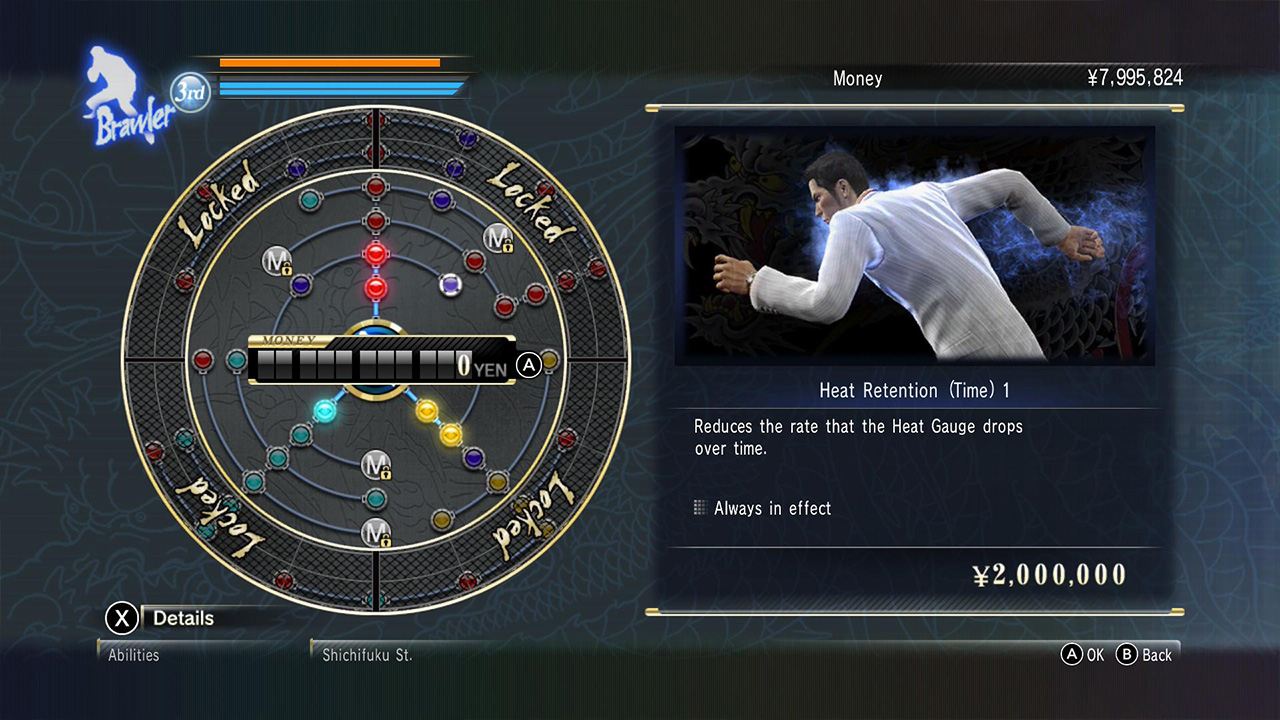Click the Money yen investment counter

(x=381, y=365)
